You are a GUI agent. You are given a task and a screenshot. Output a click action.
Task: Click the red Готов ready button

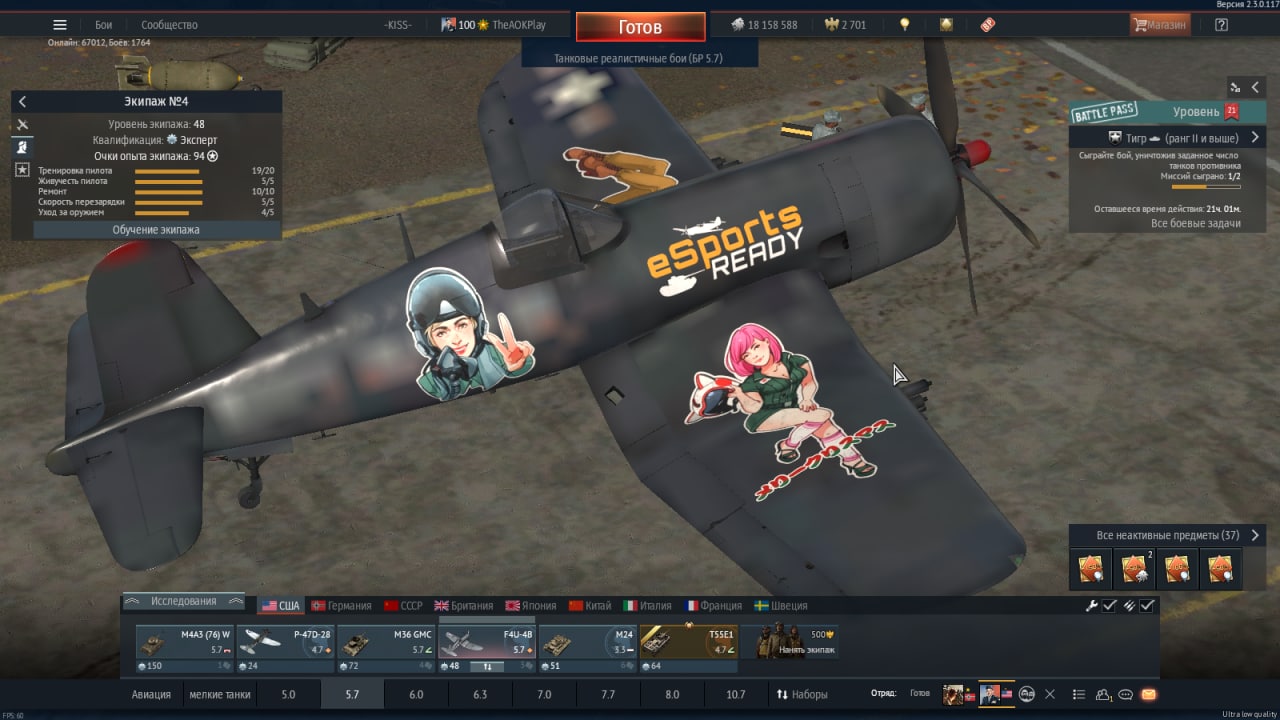pyautogui.click(x=640, y=27)
